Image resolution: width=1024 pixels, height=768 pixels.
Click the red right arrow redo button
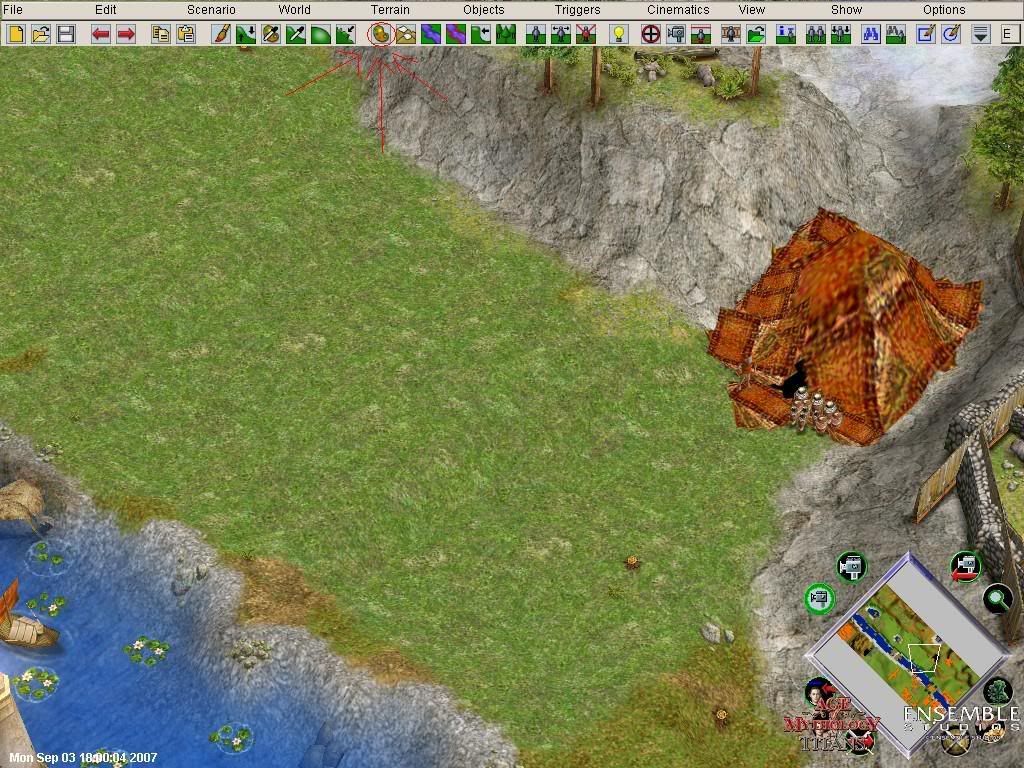point(126,34)
